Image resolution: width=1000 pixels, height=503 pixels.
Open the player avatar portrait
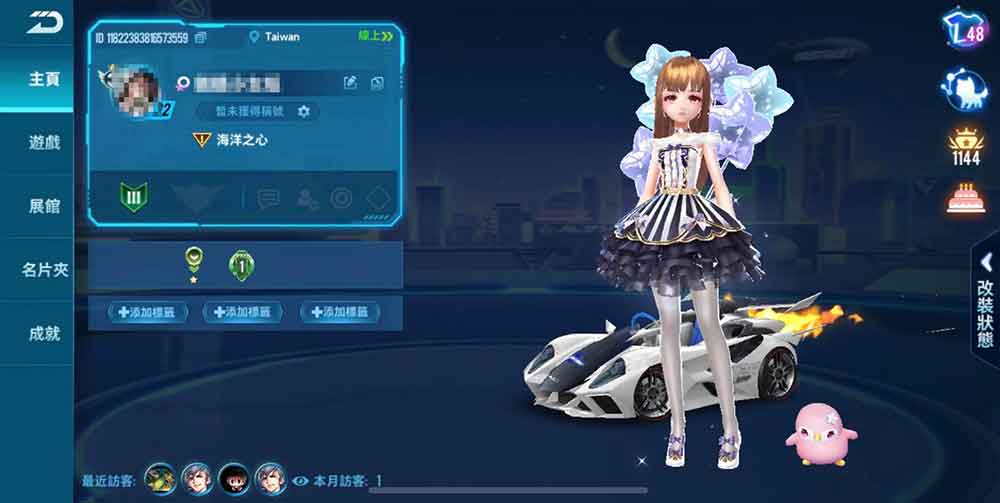click(131, 90)
